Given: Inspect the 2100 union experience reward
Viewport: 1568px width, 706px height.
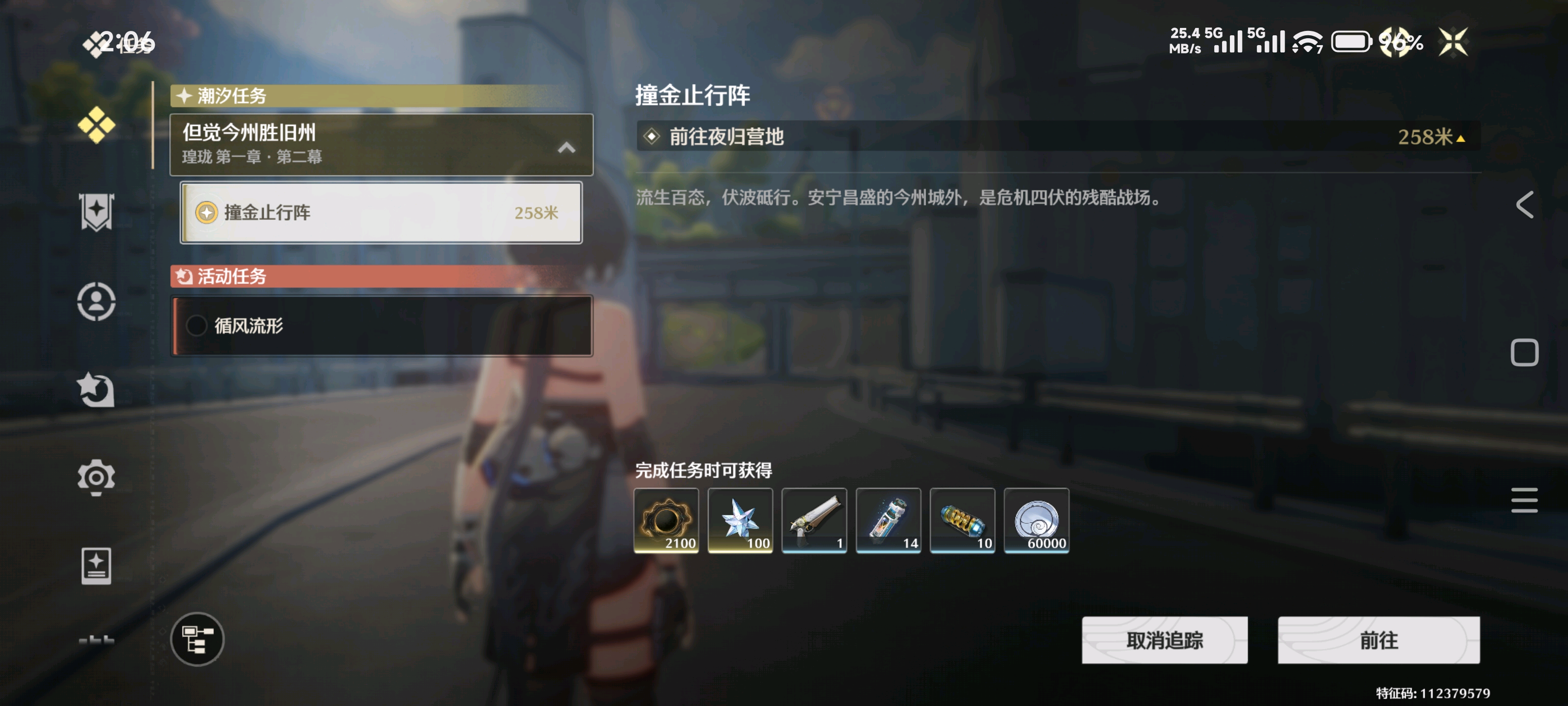Looking at the screenshot, I should tap(666, 520).
